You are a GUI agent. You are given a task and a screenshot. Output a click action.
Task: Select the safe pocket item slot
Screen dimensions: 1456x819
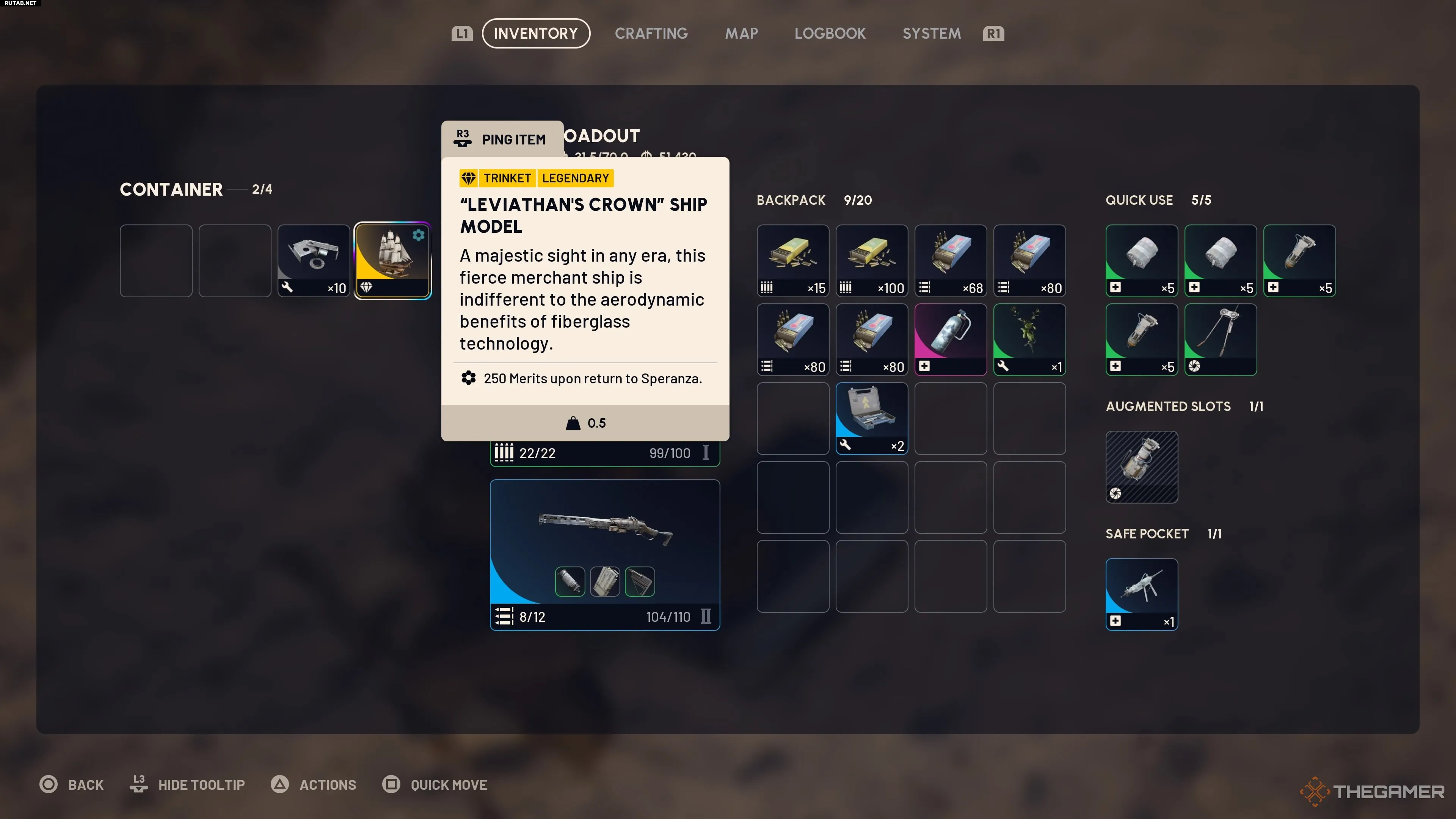tap(1142, 594)
